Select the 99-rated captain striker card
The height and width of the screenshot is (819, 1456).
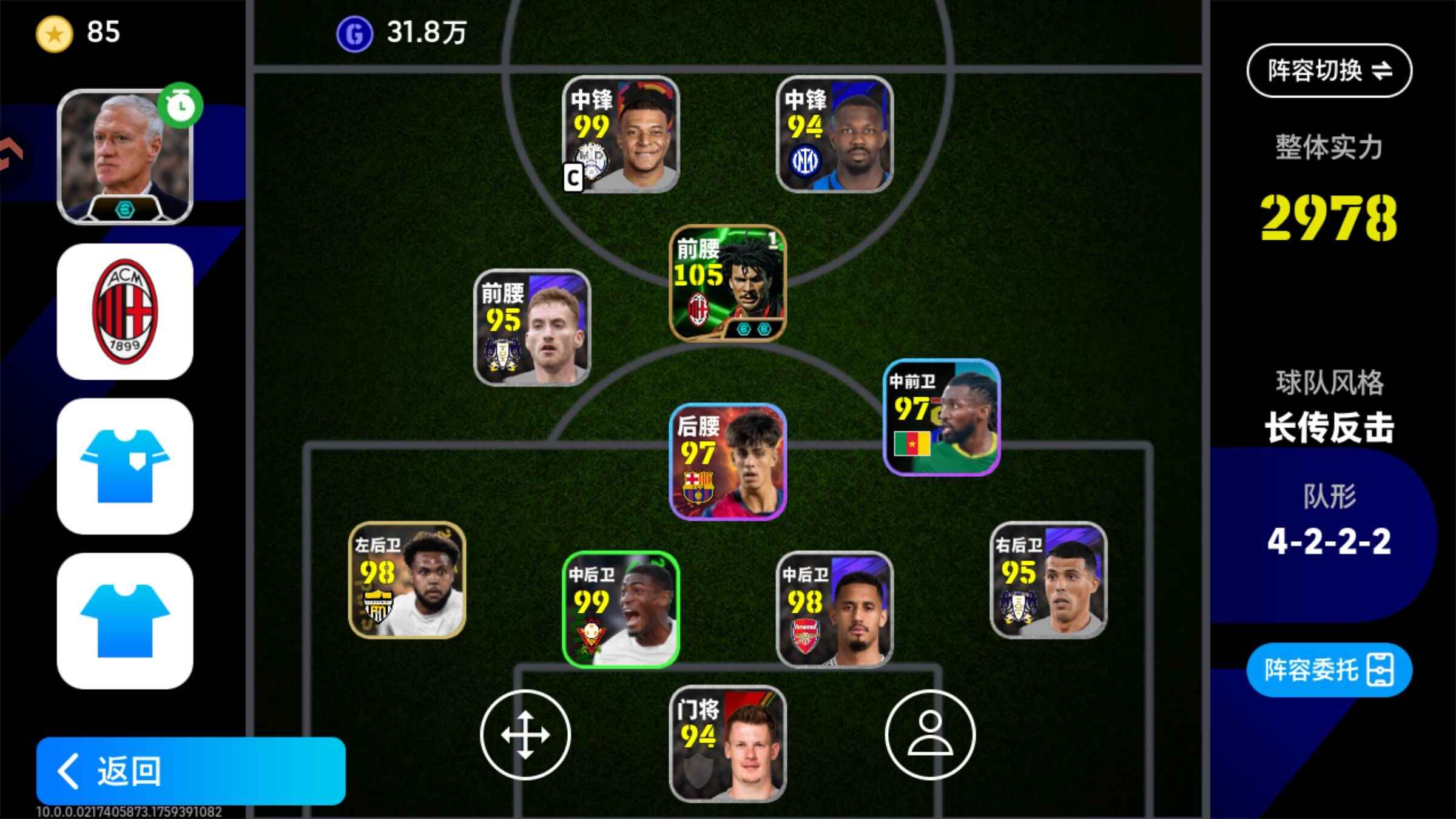tap(620, 135)
